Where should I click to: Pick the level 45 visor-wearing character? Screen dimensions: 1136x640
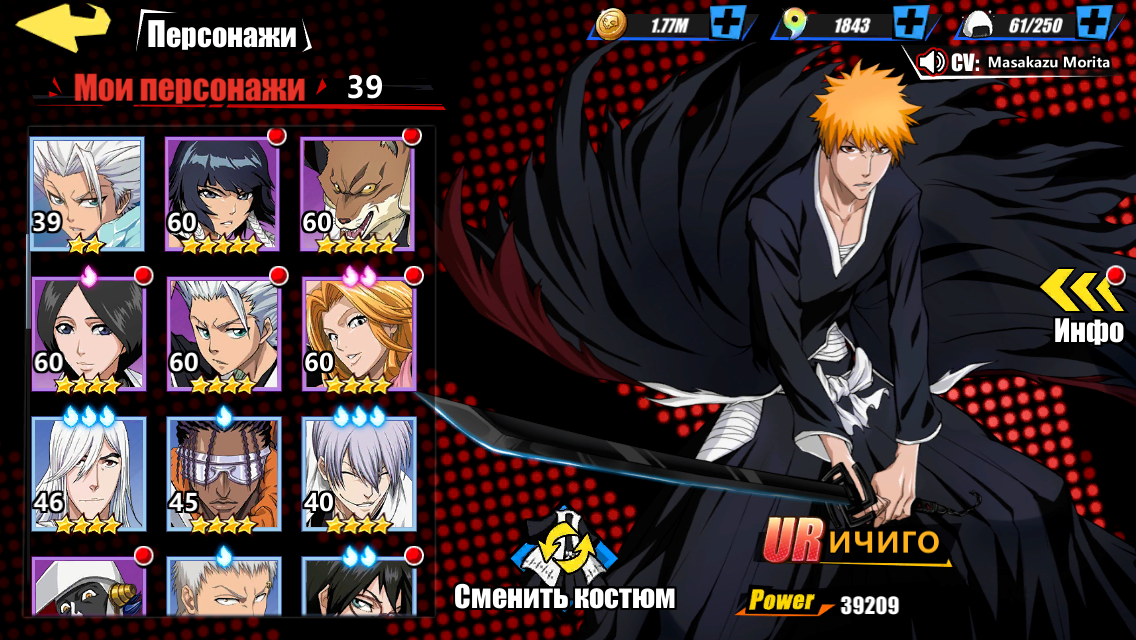tap(223, 473)
